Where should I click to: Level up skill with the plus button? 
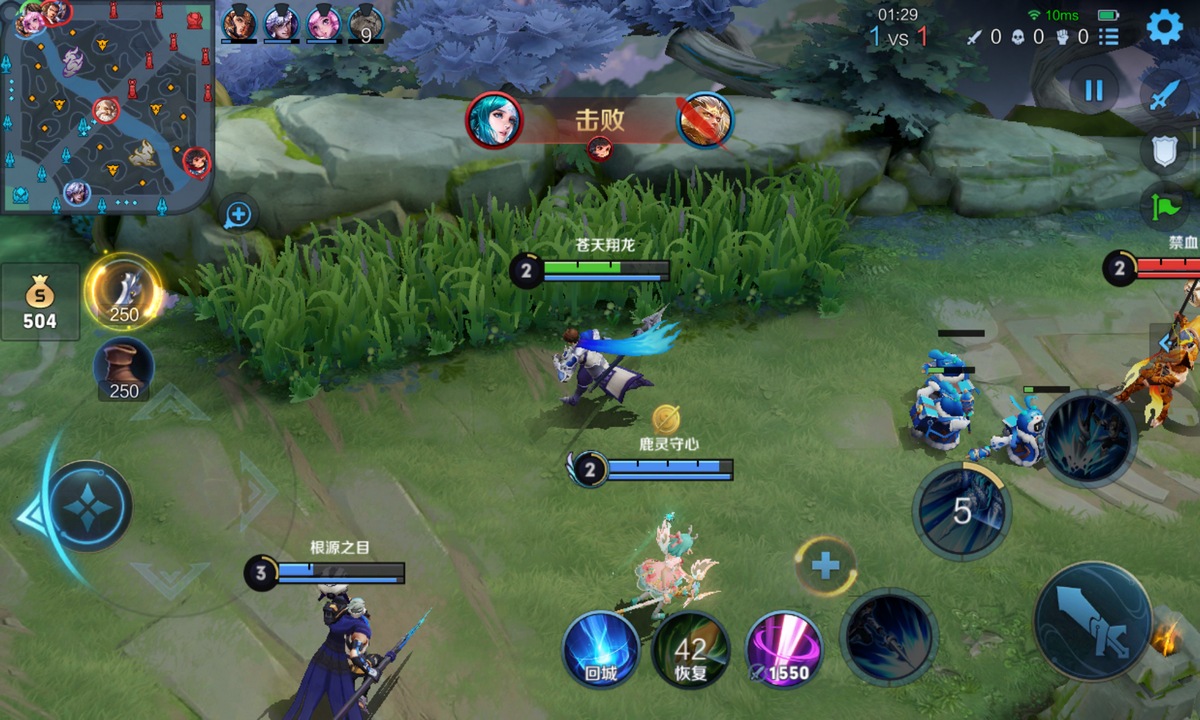825,567
